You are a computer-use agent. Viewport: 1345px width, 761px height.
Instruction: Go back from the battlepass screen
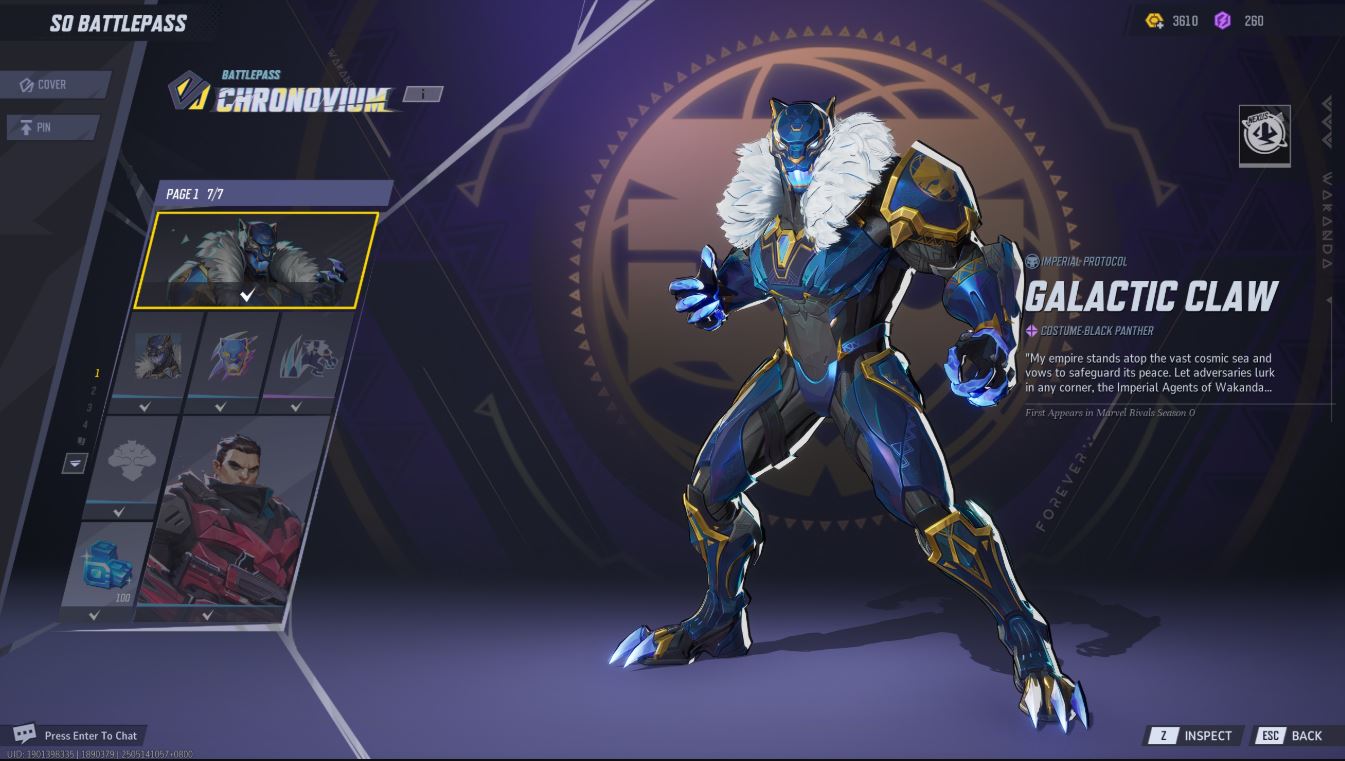click(1292, 736)
